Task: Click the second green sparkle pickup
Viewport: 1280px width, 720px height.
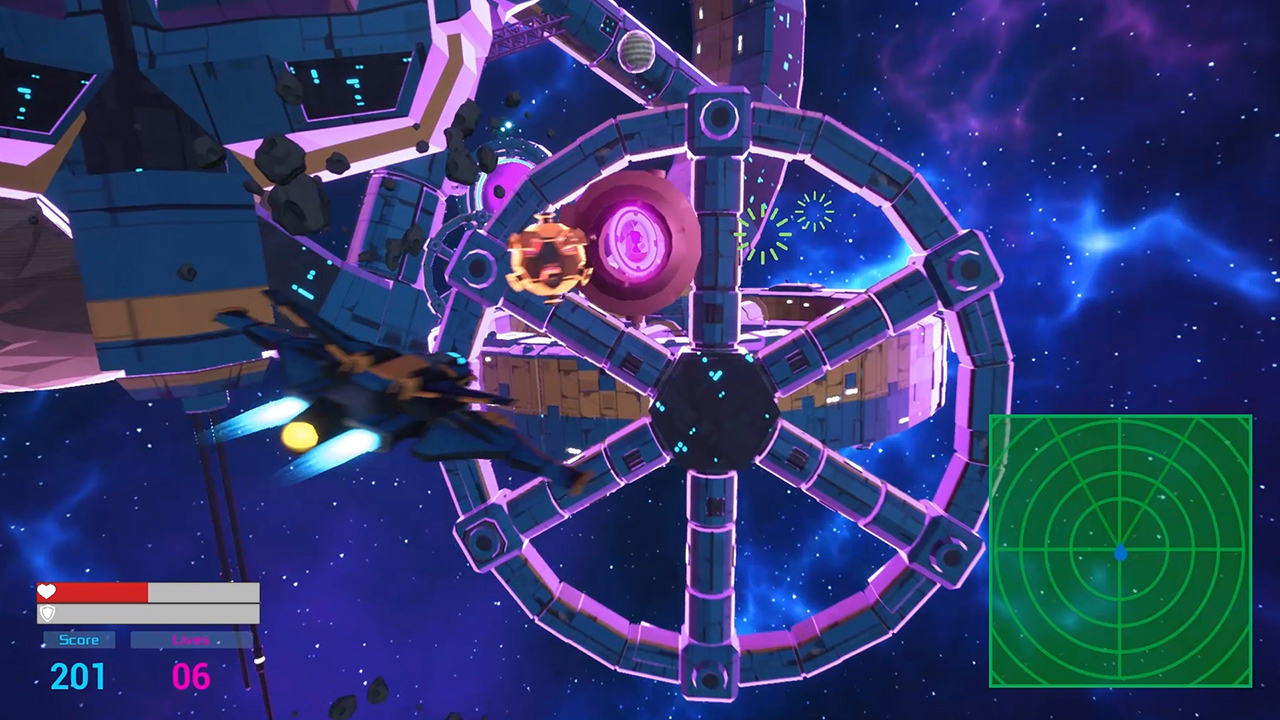Action: click(812, 214)
